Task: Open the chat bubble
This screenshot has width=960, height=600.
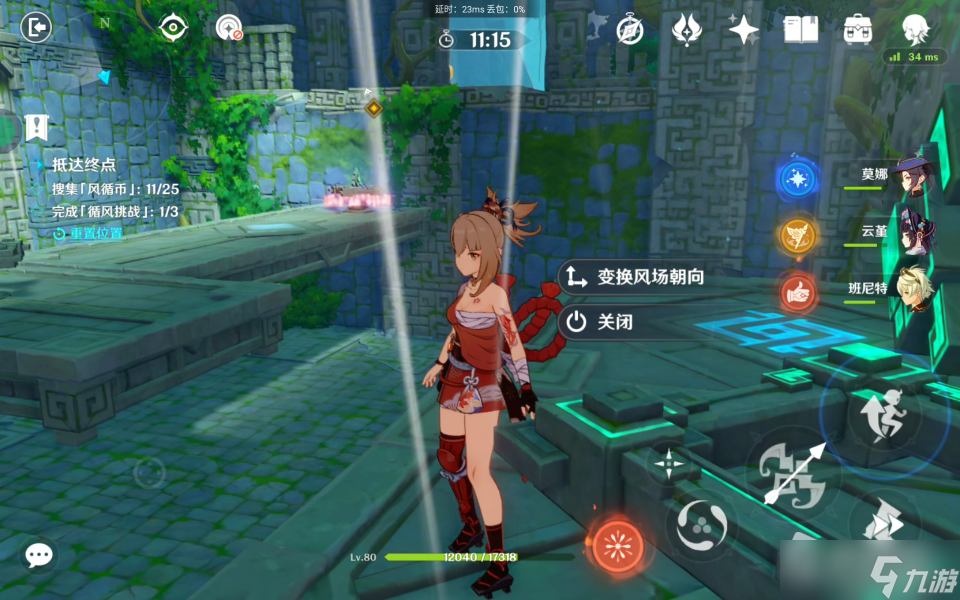Action: [x=39, y=555]
